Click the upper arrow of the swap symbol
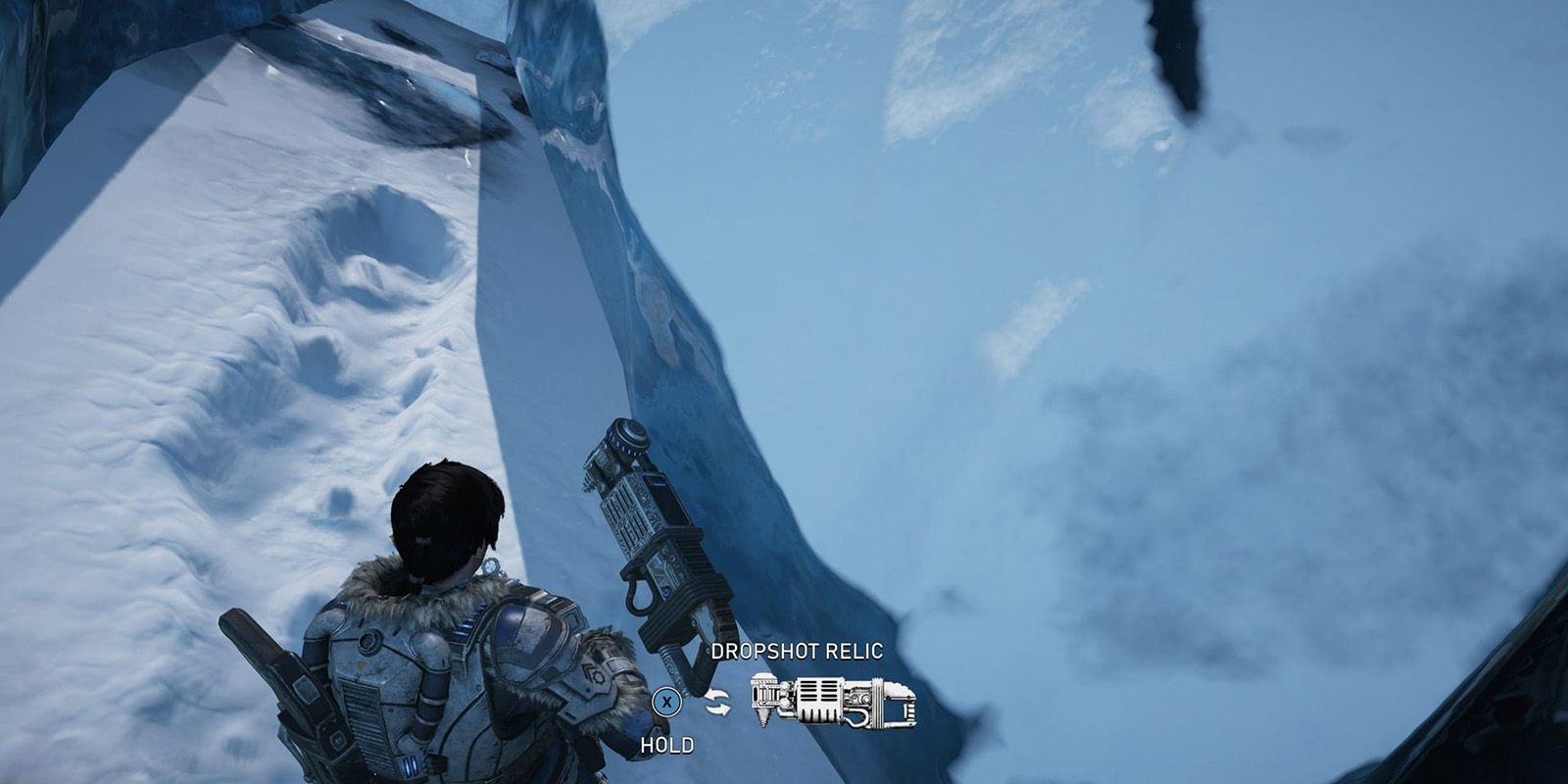This screenshot has height=784, width=1568. pos(718,694)
